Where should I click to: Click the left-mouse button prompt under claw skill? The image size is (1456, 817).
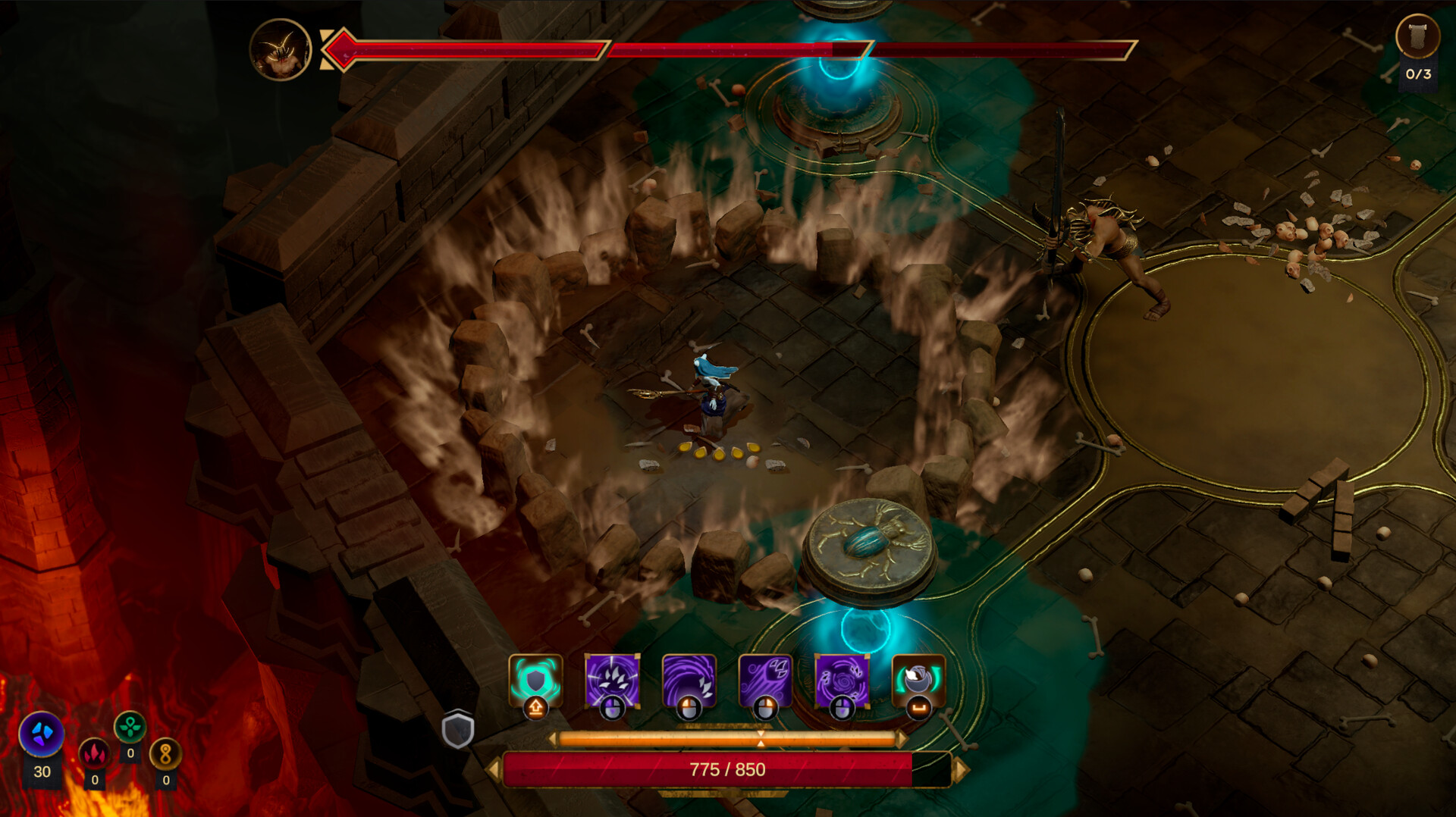coord(613,707)
